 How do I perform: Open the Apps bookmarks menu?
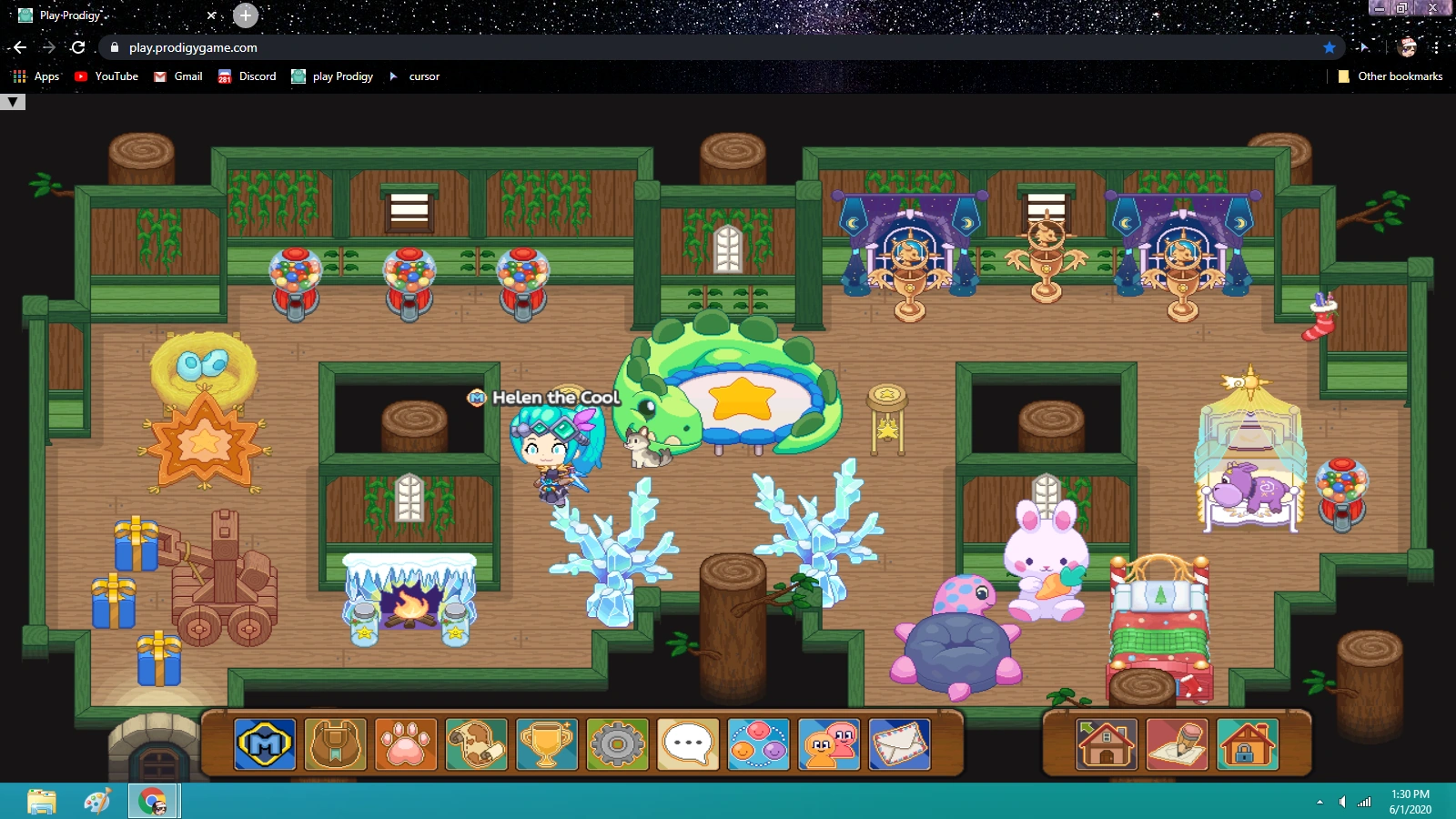(x=36, y=76)
